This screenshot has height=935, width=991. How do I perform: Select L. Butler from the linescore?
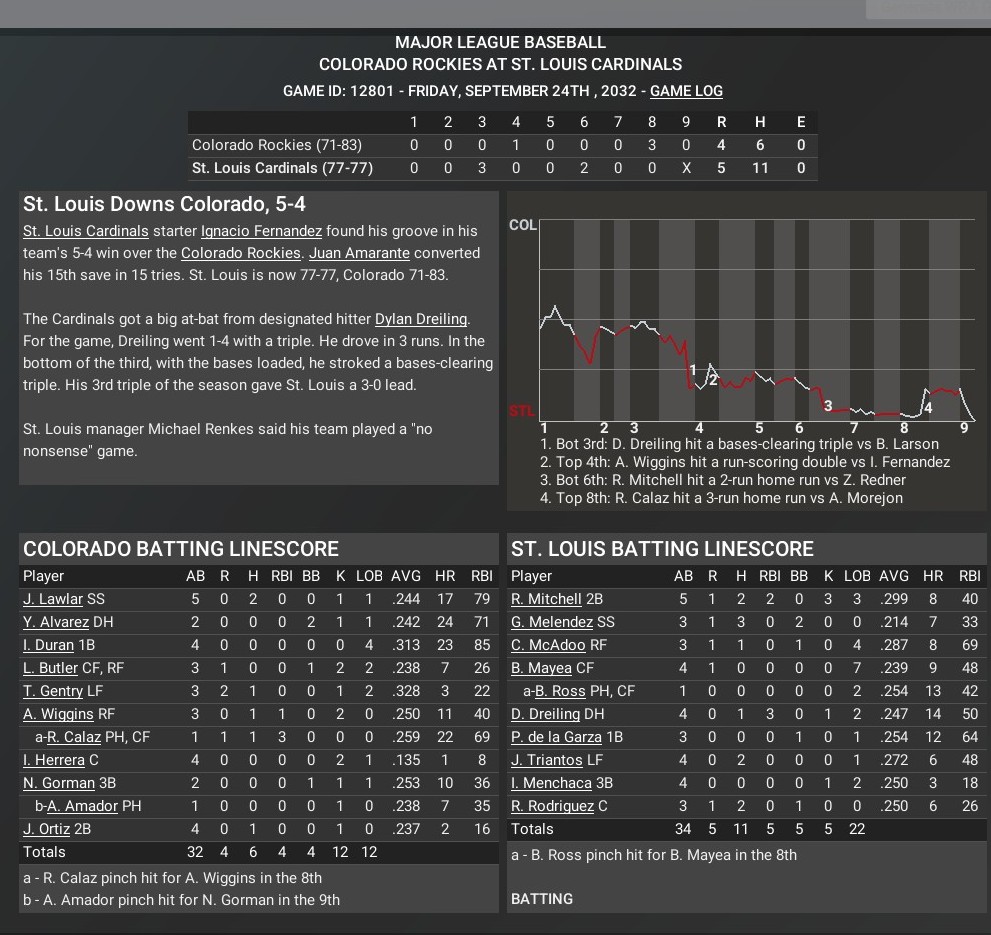(50, 668)
